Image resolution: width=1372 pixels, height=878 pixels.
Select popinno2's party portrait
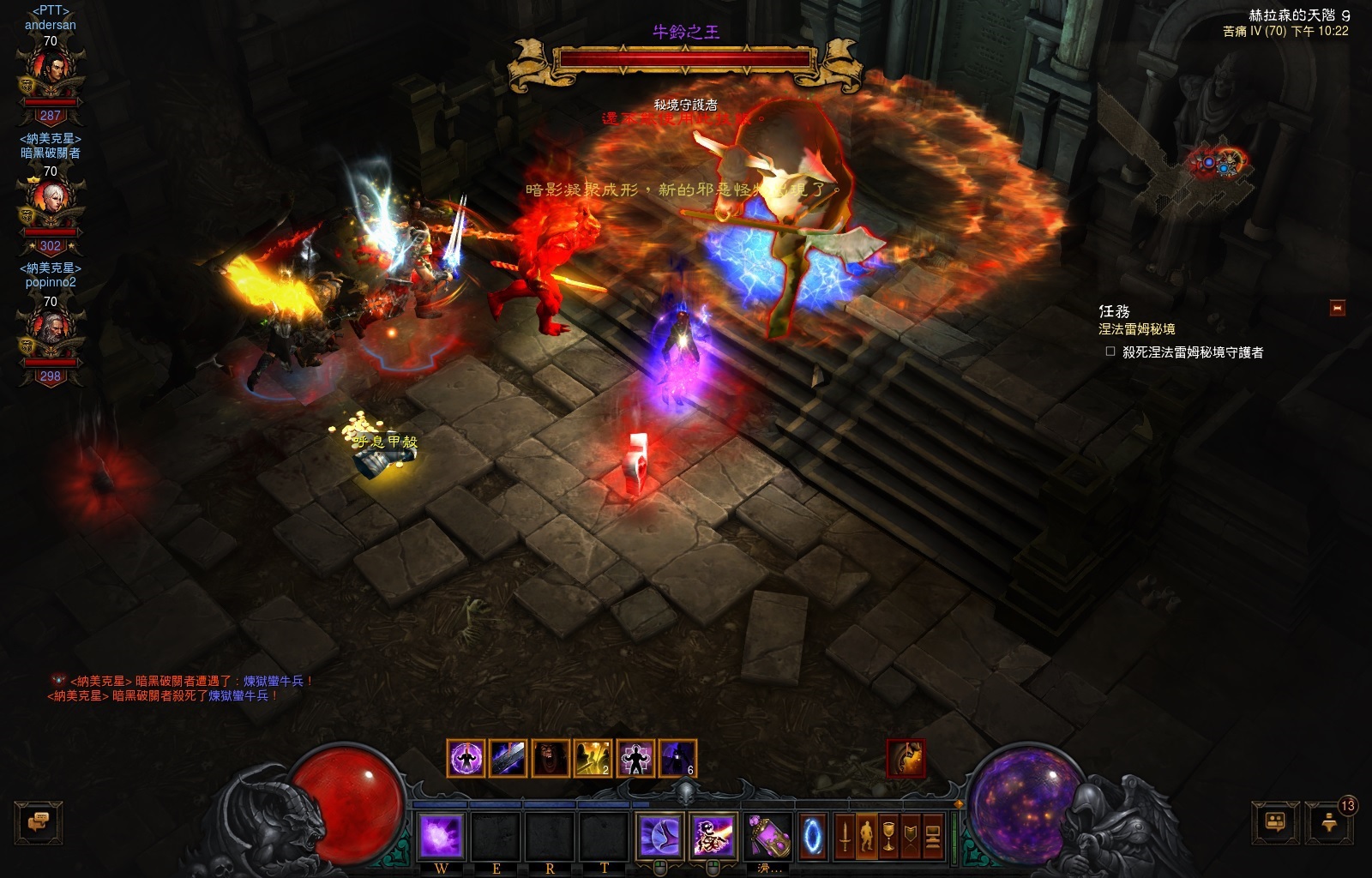pyautogui.click(x=51, y=334)
